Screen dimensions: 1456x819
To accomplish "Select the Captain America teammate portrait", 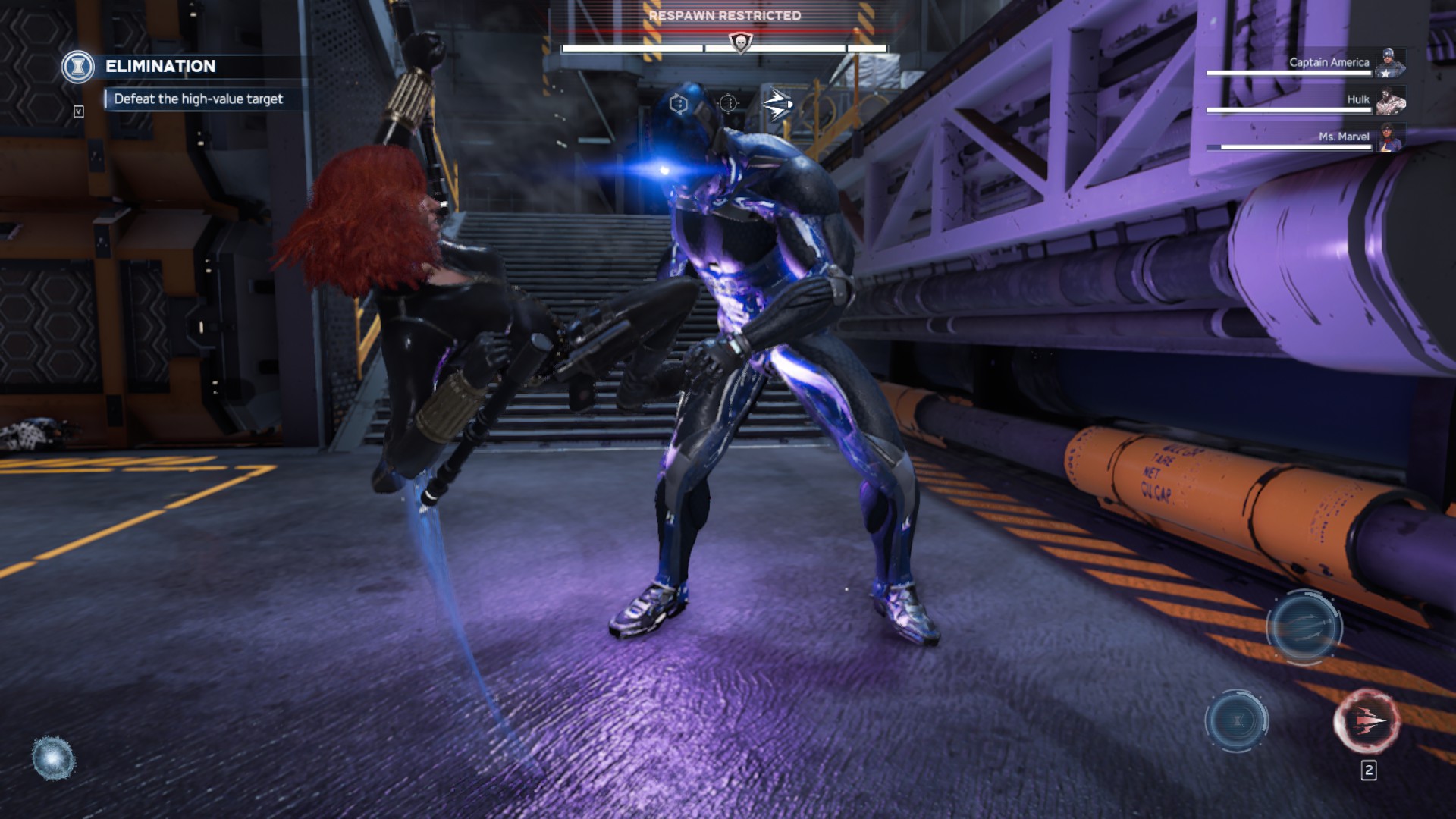I will click(x=1390, y=63).
